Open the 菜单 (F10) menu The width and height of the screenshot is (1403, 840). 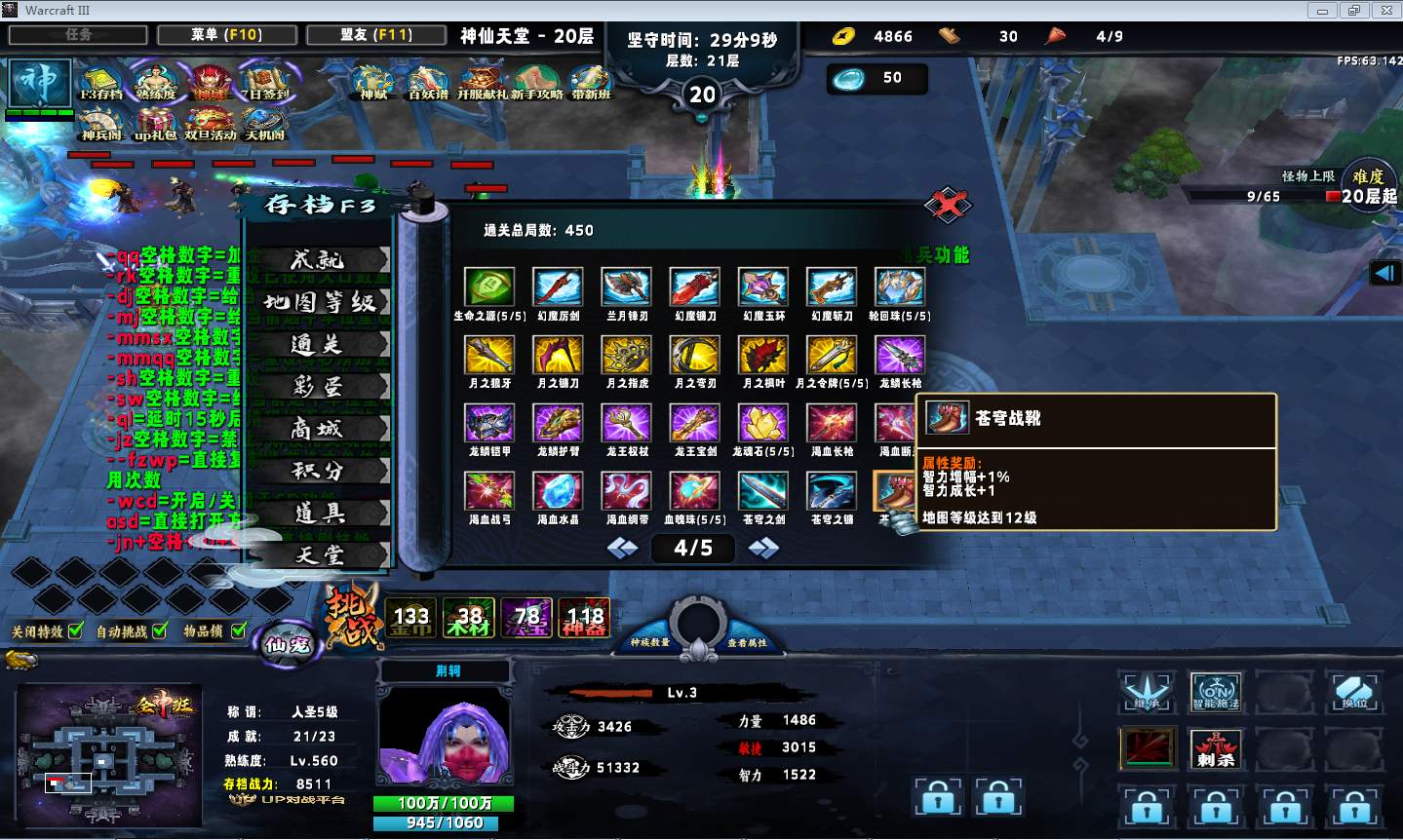[x=226, y=34]
